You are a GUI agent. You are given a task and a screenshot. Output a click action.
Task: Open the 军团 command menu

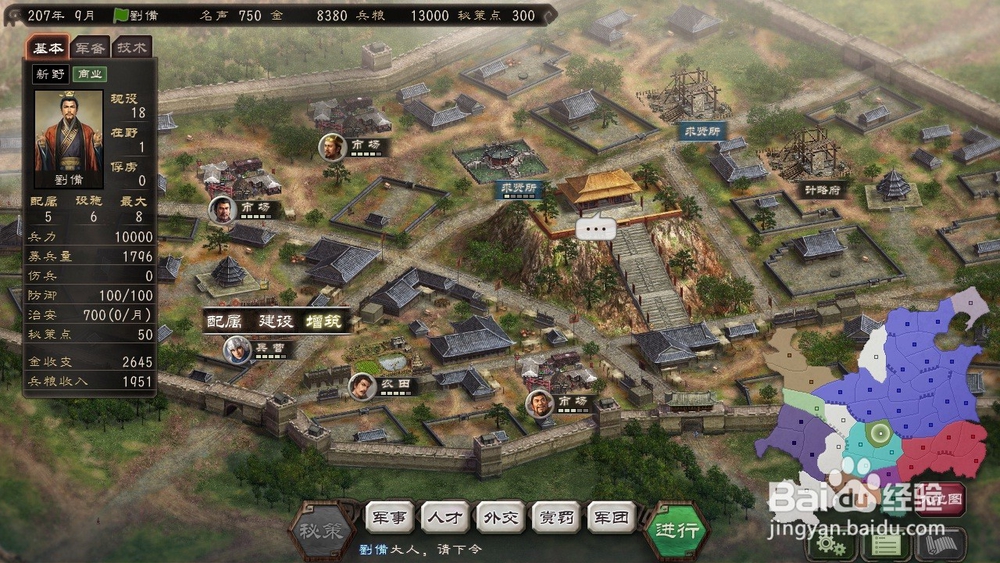click(x=611, y=518)
